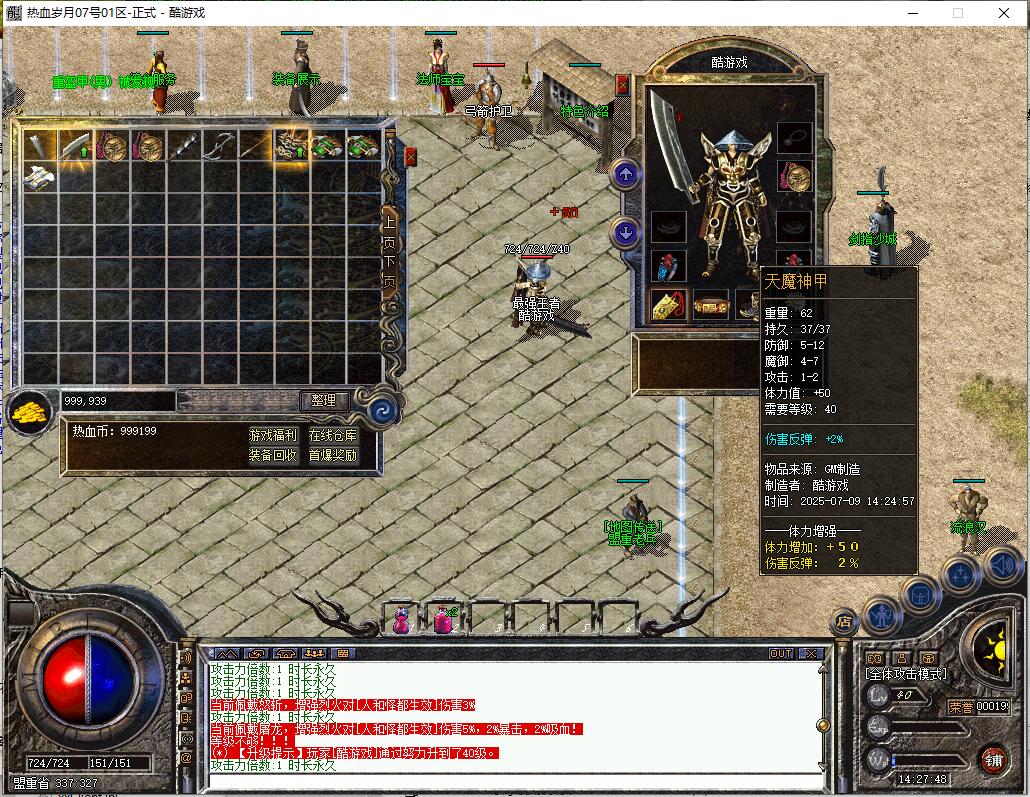Select the 装备回收 equipment recycle option
The width and height of the screenshot is (1030, 797).
272,455
